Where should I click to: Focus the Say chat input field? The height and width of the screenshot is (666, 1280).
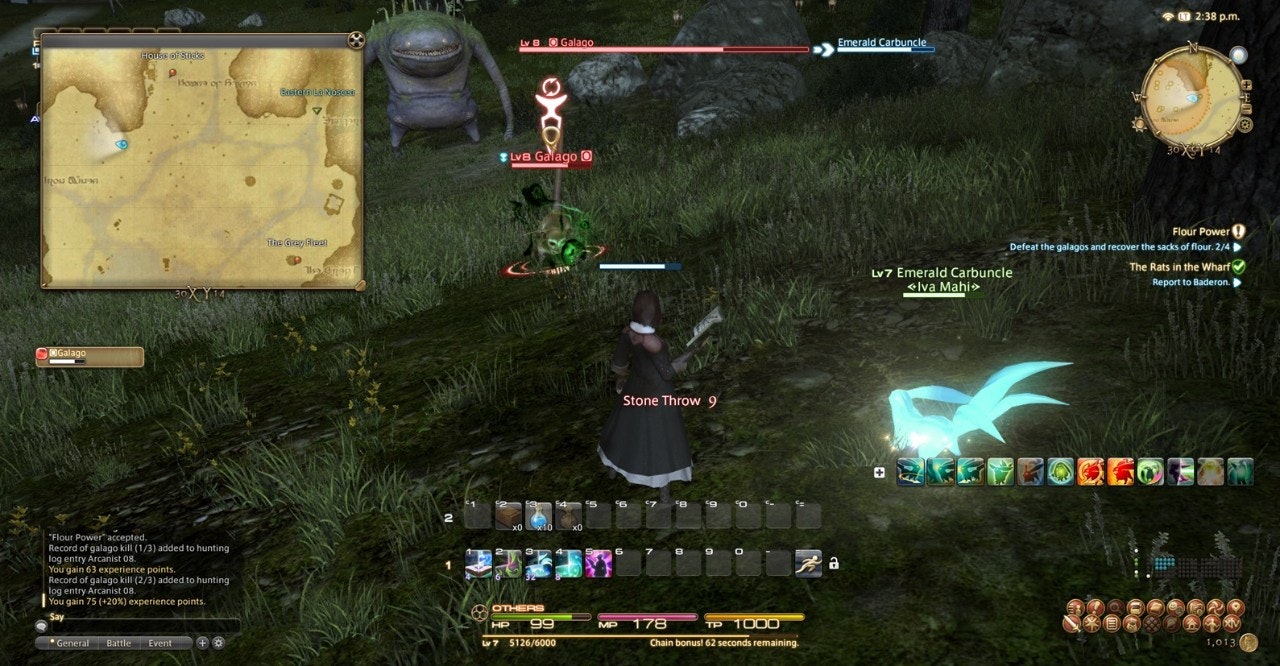[x=140, y=626]
